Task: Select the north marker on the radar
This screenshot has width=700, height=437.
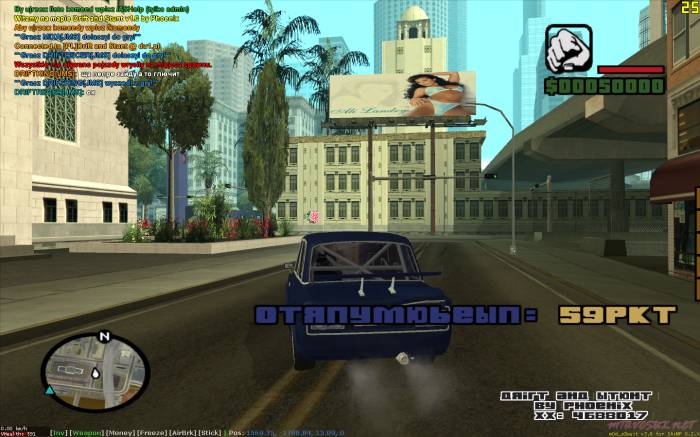Action: click(x=105, y=336)
